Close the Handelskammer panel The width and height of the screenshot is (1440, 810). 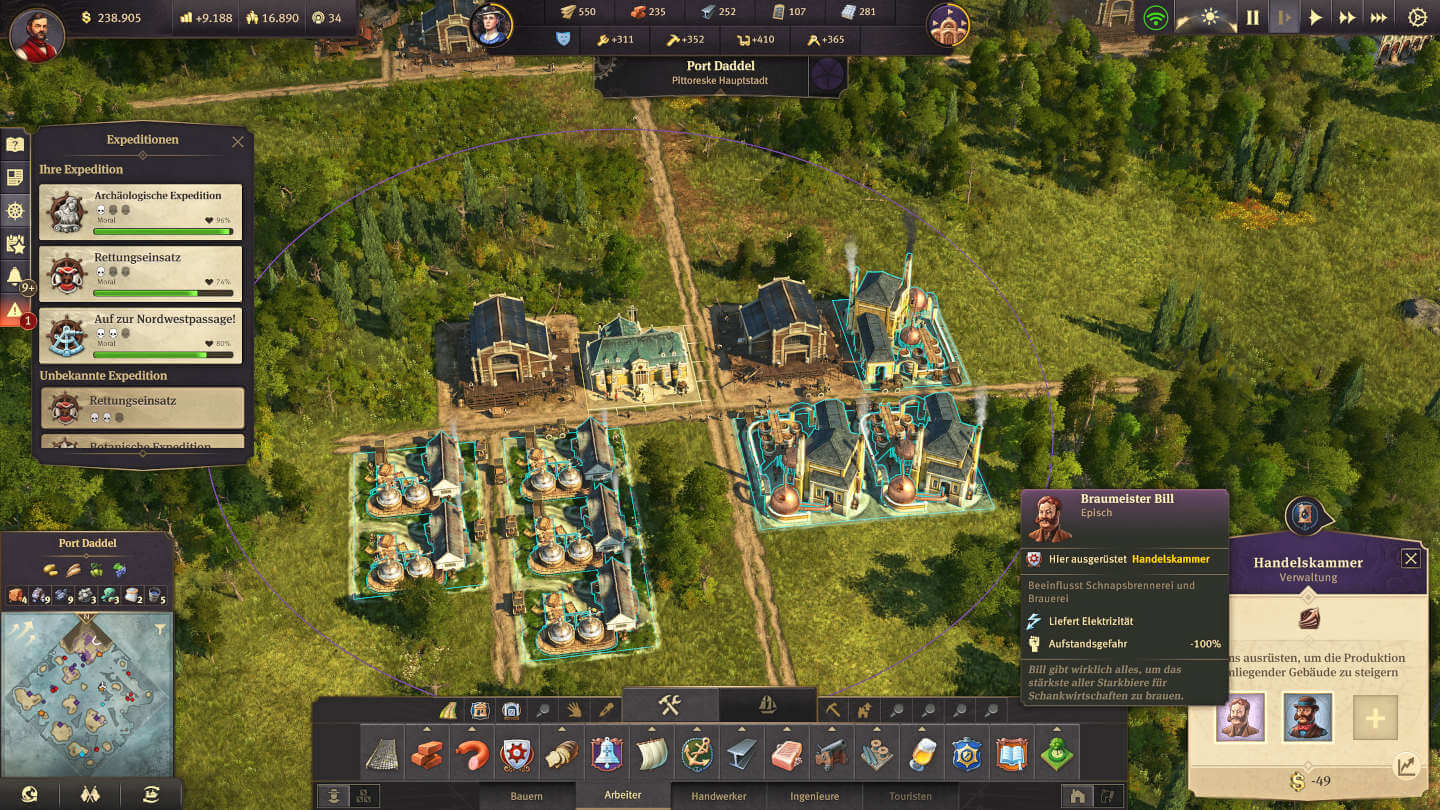pos(1410,559)
